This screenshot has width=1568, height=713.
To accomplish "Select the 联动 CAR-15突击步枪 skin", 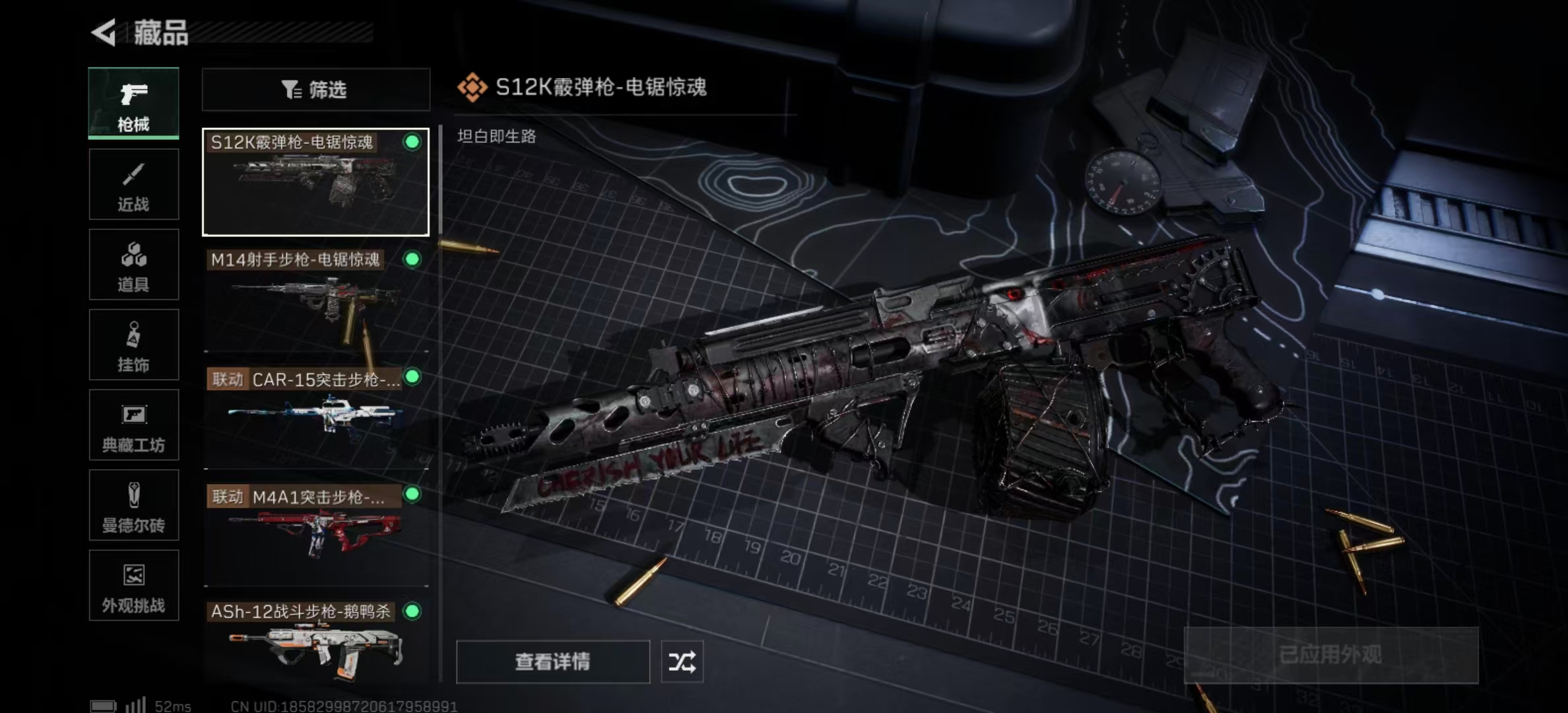I will click(315, 416).
